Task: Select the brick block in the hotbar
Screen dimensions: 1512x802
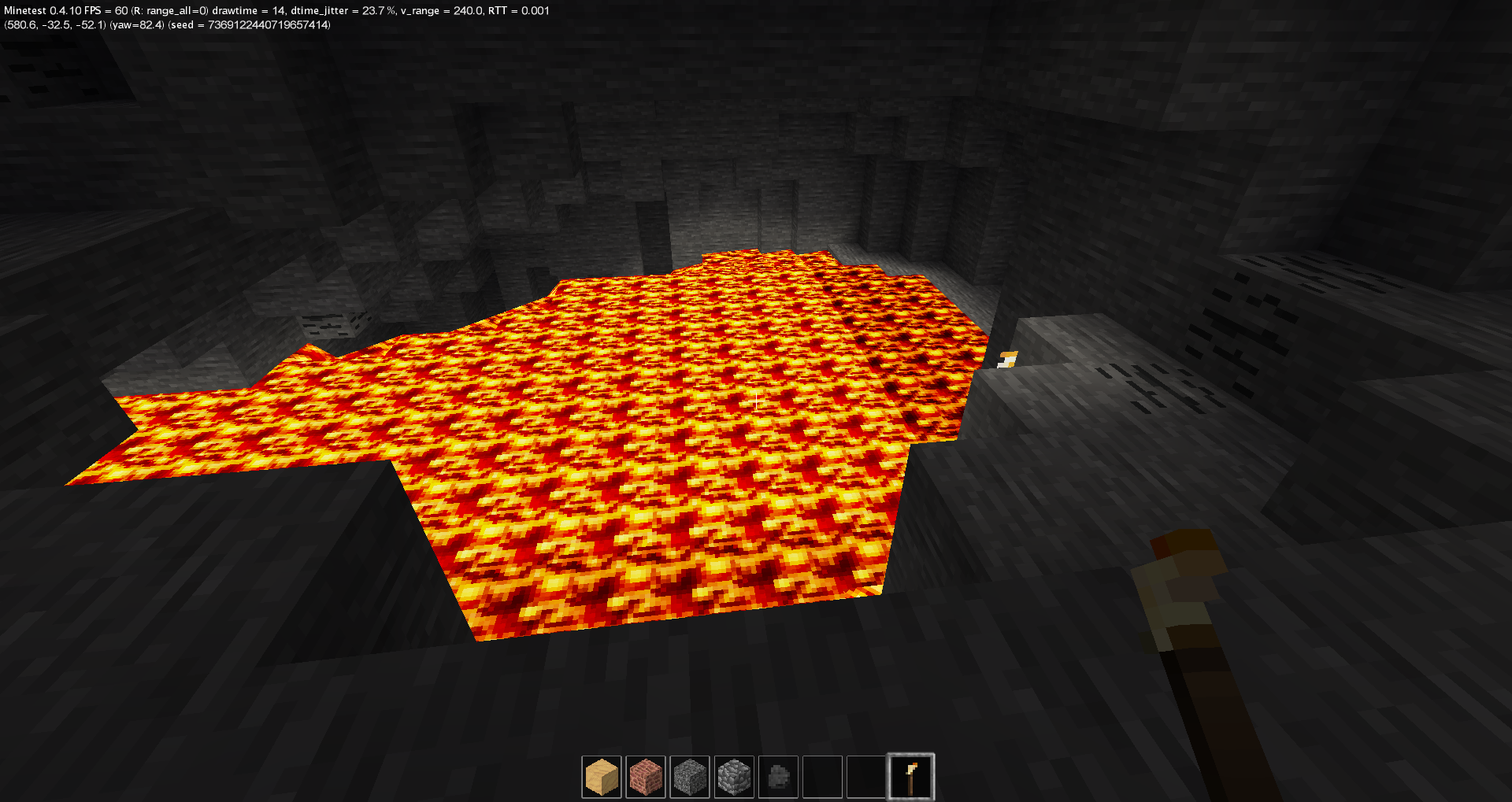Action: point(647,776)
